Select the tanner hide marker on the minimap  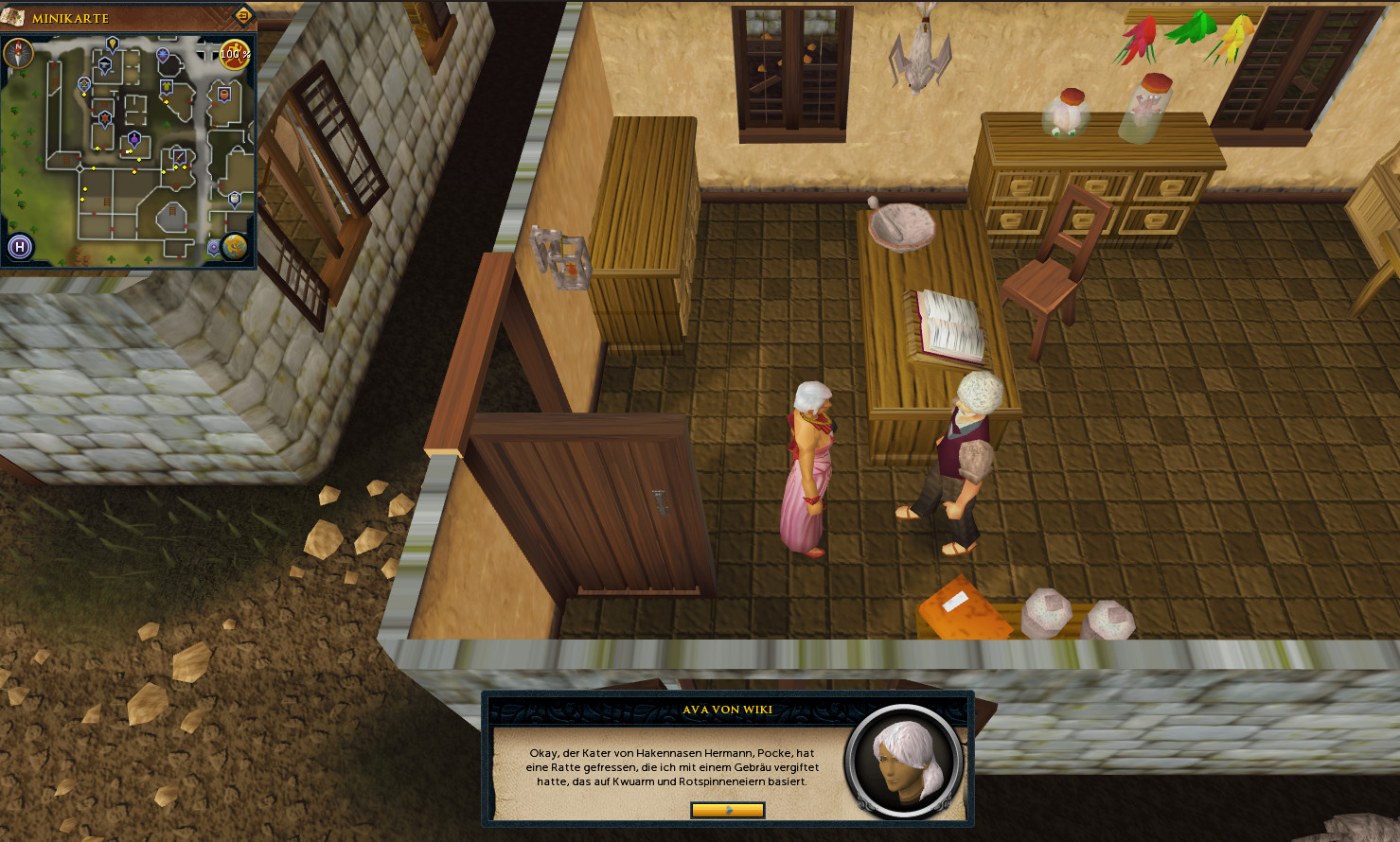click(x=105, y=118)
